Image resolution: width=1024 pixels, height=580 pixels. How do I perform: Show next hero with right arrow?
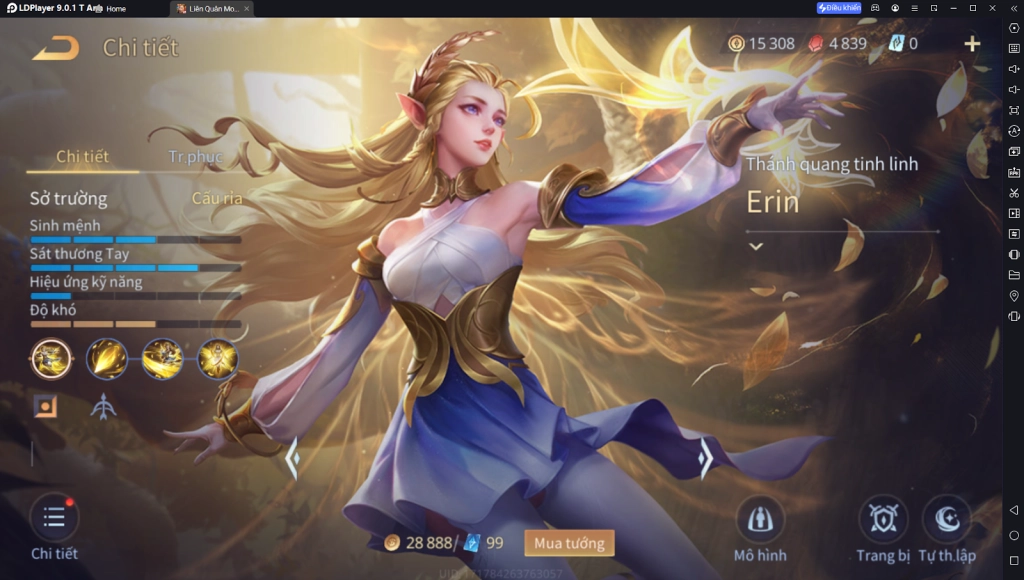click(705, 458)
